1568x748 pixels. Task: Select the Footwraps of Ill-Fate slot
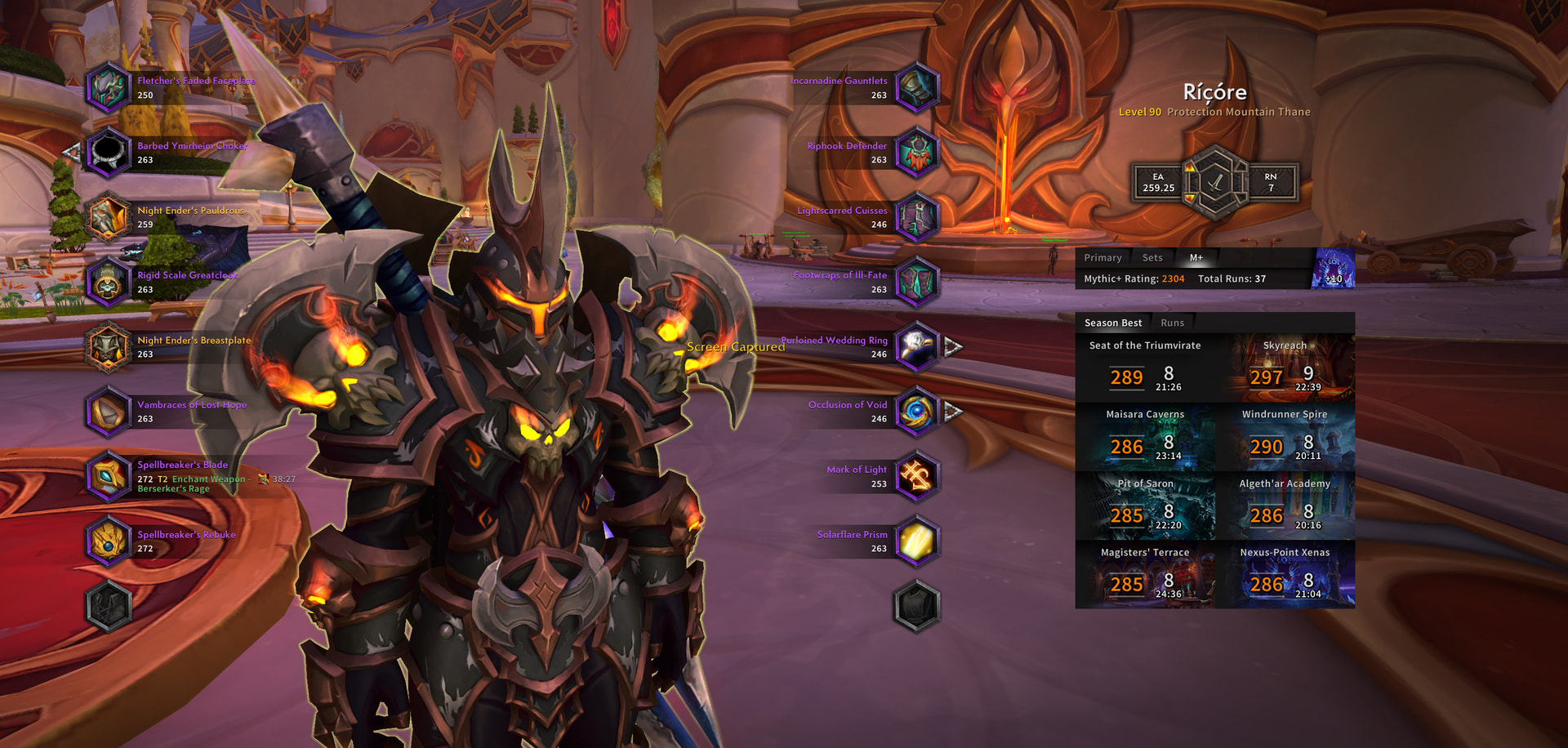pos(917,282)
